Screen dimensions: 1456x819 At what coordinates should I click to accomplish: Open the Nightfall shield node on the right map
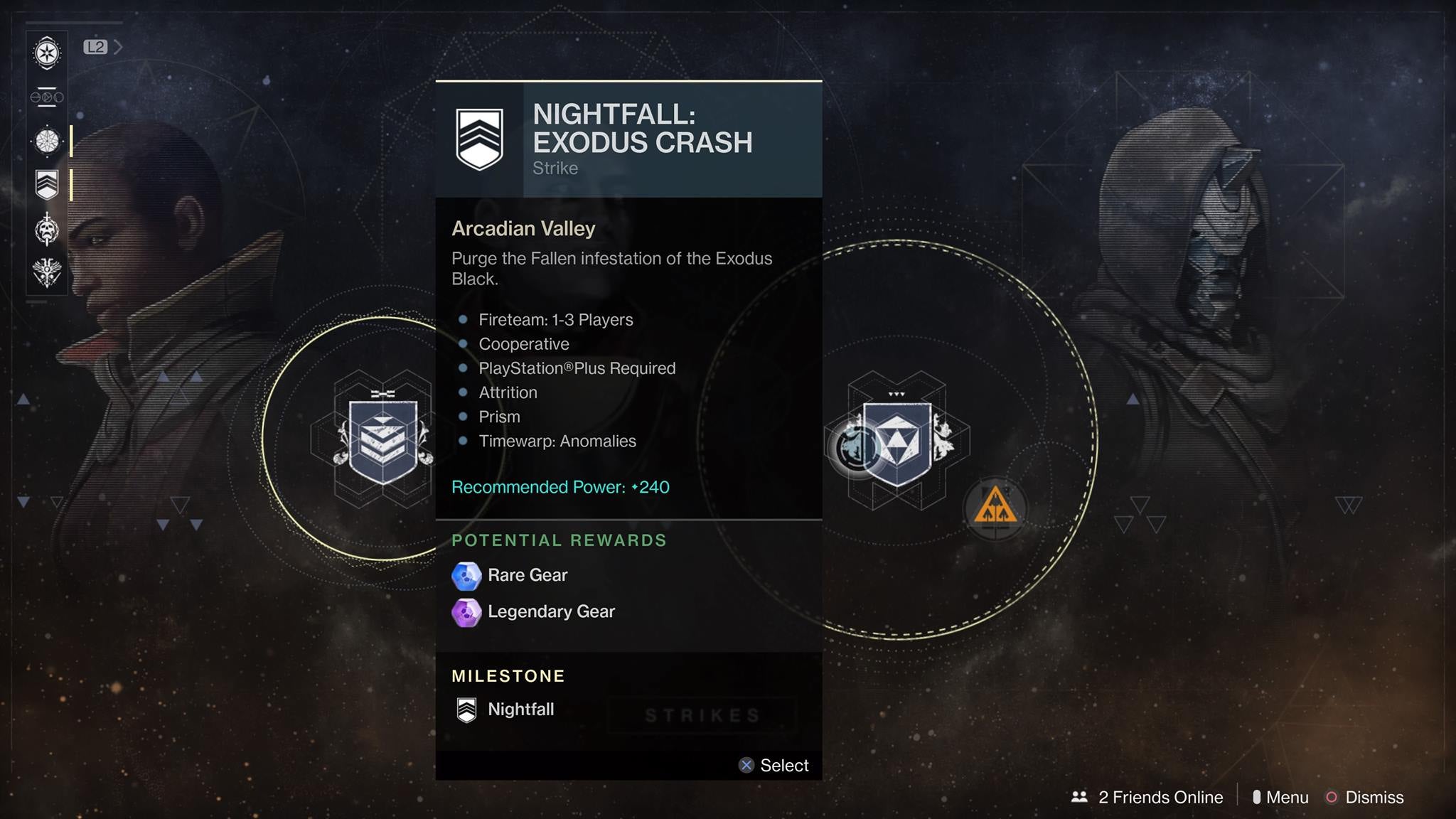point(897,441)
